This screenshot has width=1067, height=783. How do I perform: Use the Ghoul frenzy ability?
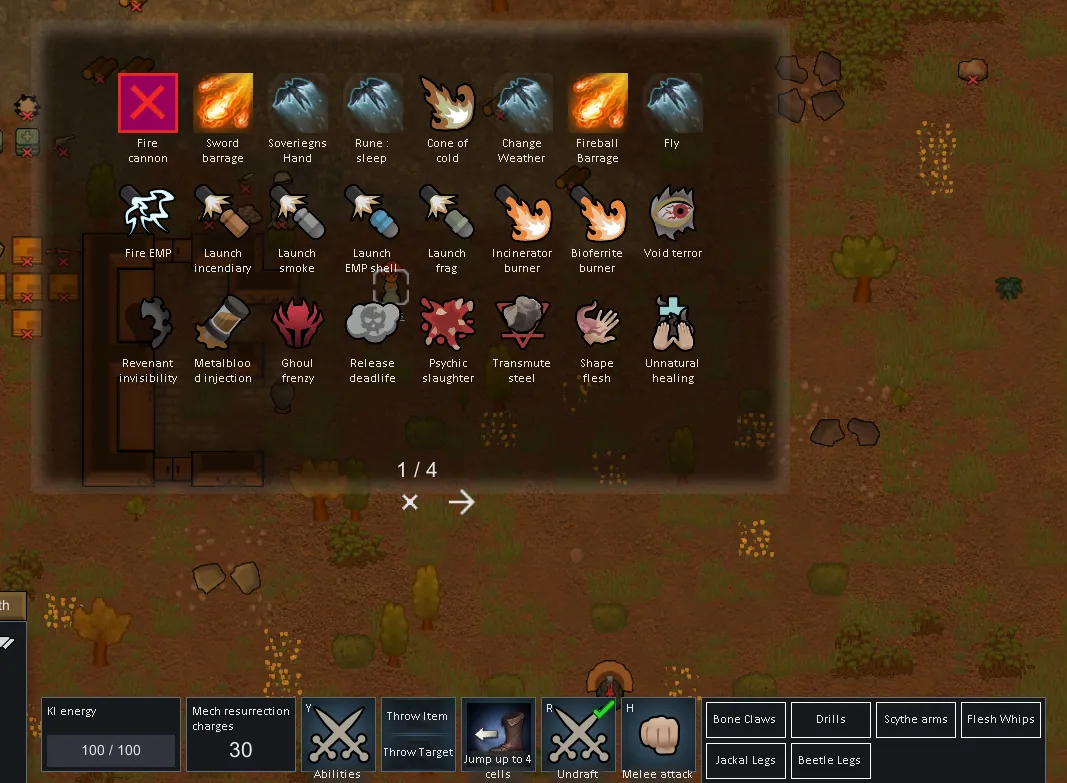click(297, 323)
